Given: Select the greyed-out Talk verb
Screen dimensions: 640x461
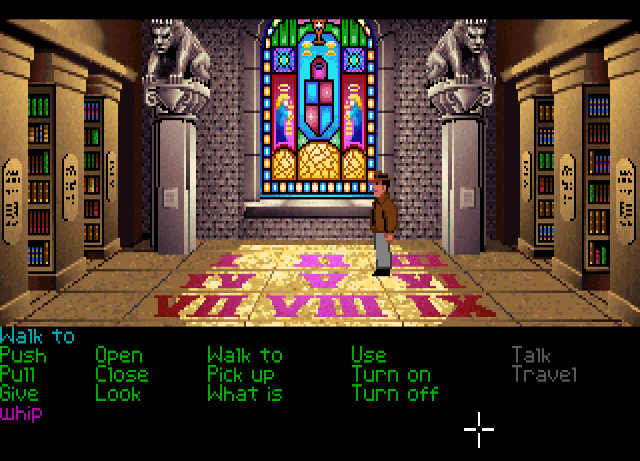Looking at the screenshot, I should click(x=532, y=355).
